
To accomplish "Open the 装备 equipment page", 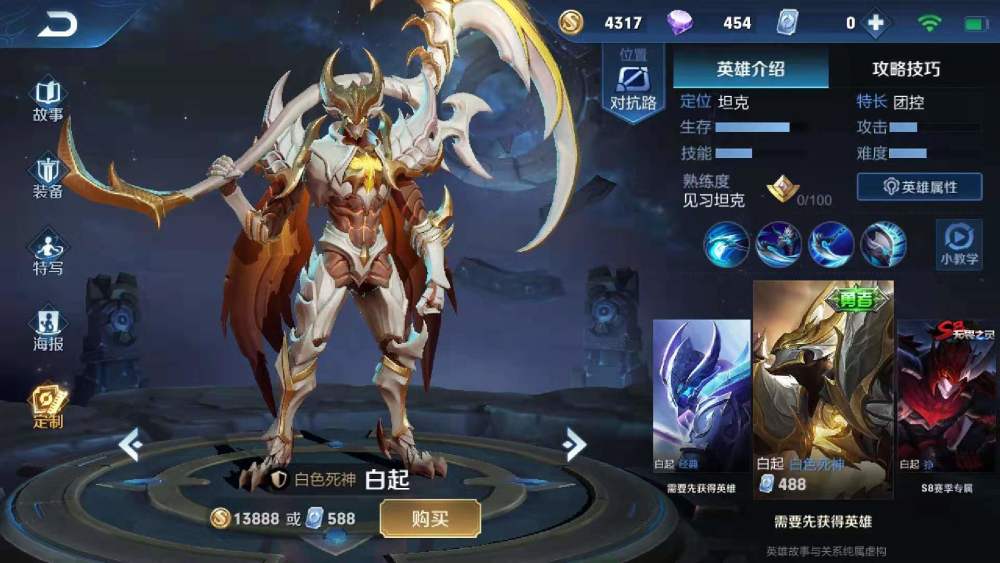I will (x=48, y=176).
